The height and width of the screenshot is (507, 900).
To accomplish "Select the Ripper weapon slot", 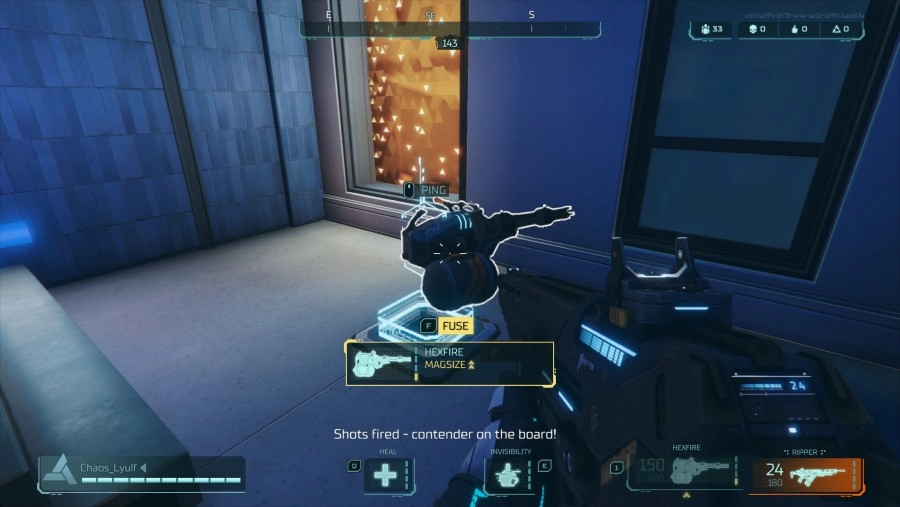I will [x=806, y=474].
